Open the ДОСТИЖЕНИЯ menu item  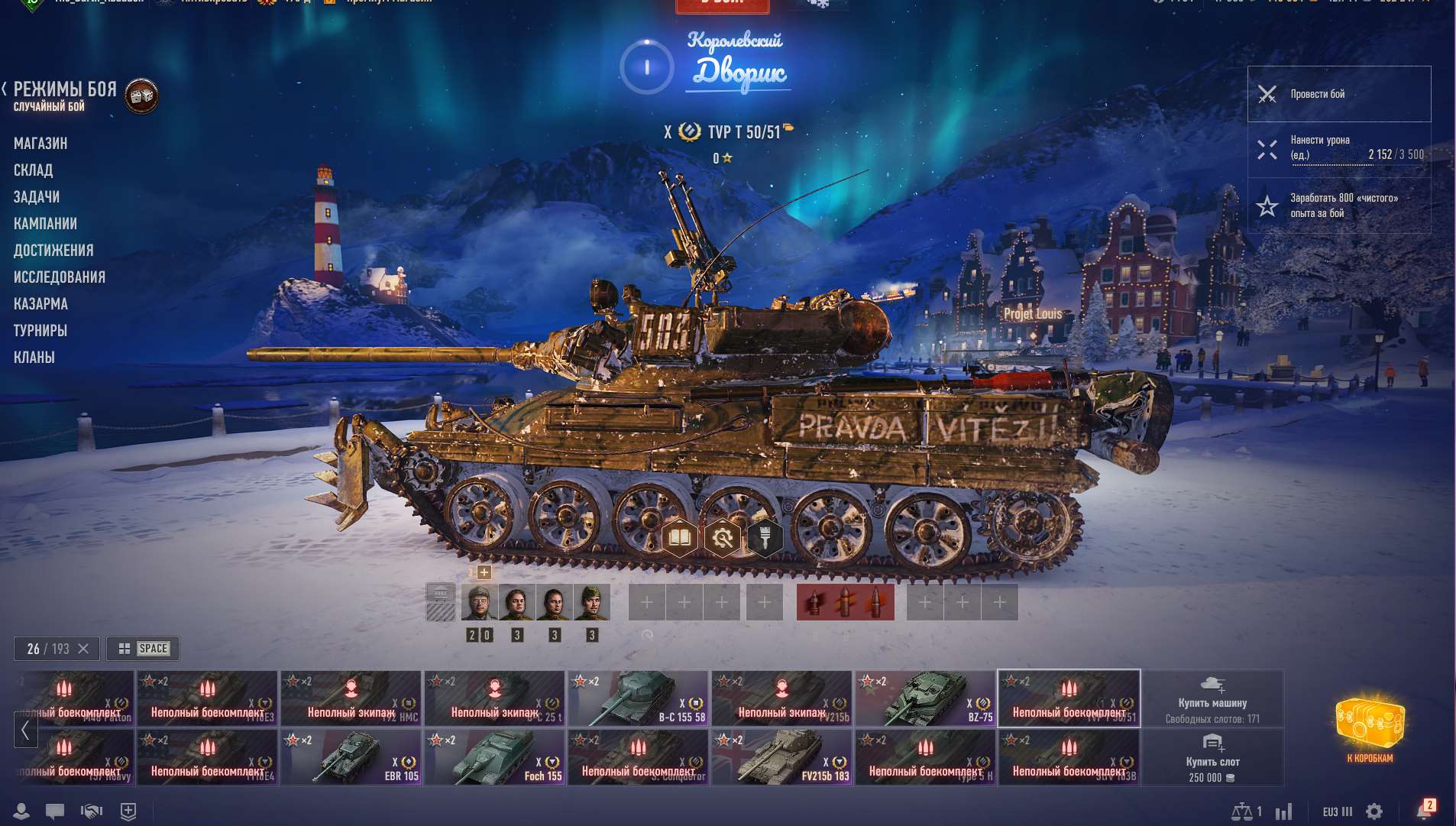point(54,250)
